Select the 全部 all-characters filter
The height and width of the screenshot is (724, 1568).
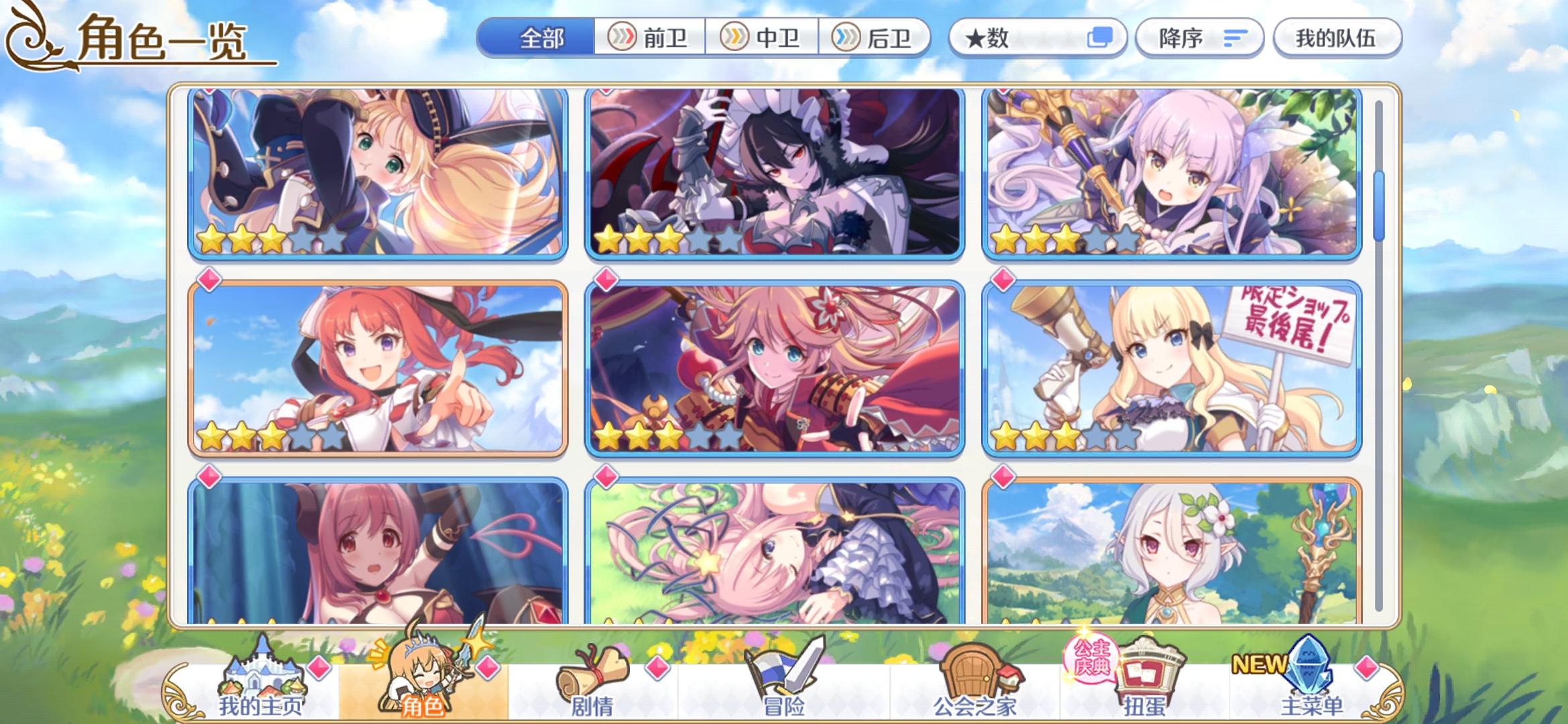(x=543, y=38)
